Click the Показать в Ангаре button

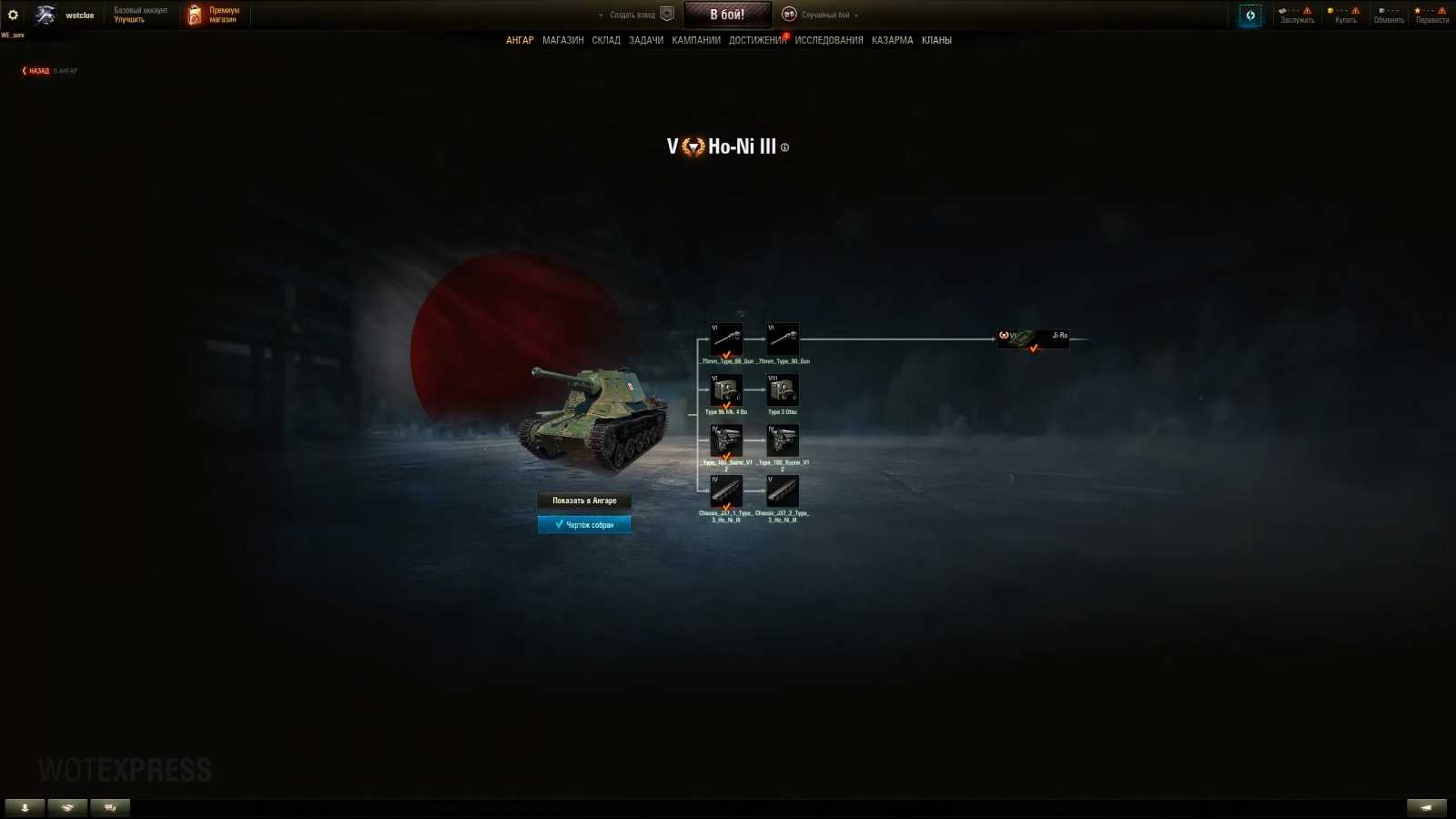tap(584, 500)
